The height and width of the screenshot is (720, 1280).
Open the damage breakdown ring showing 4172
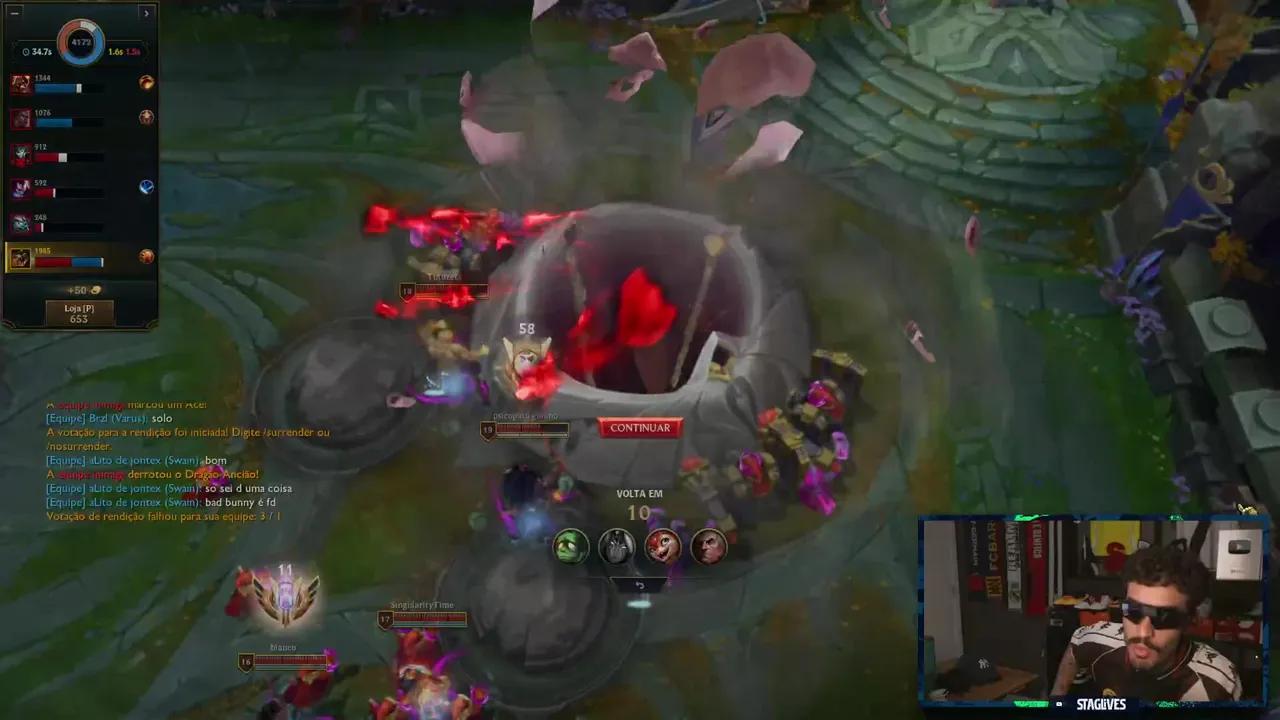click(x=79, y=40)
